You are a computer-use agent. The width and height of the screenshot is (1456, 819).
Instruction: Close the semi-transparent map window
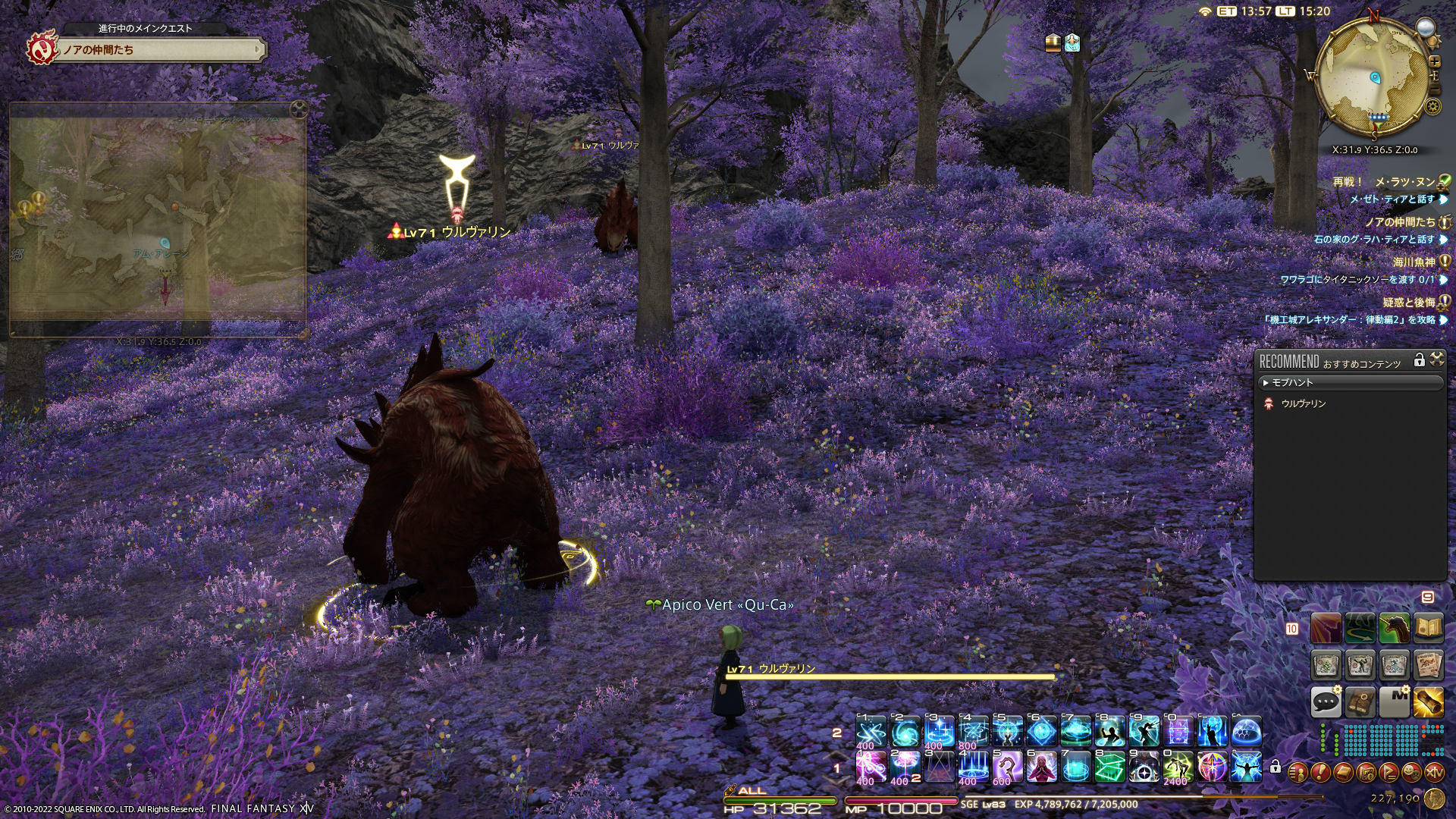300,108
